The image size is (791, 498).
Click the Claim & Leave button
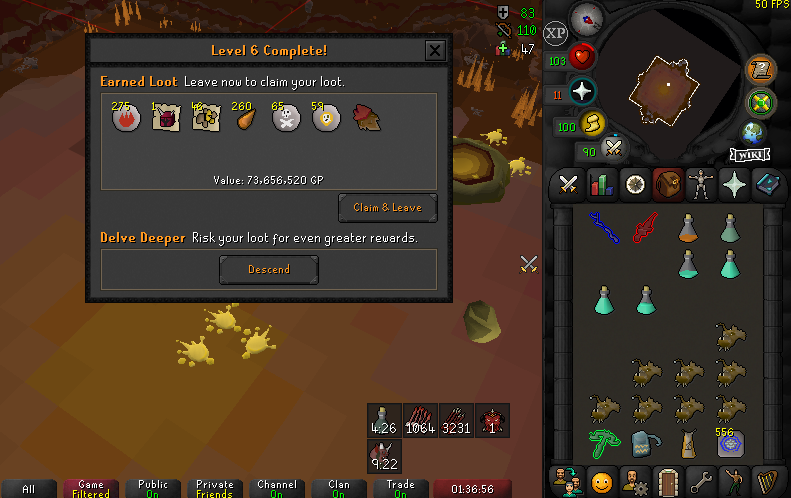387,207
